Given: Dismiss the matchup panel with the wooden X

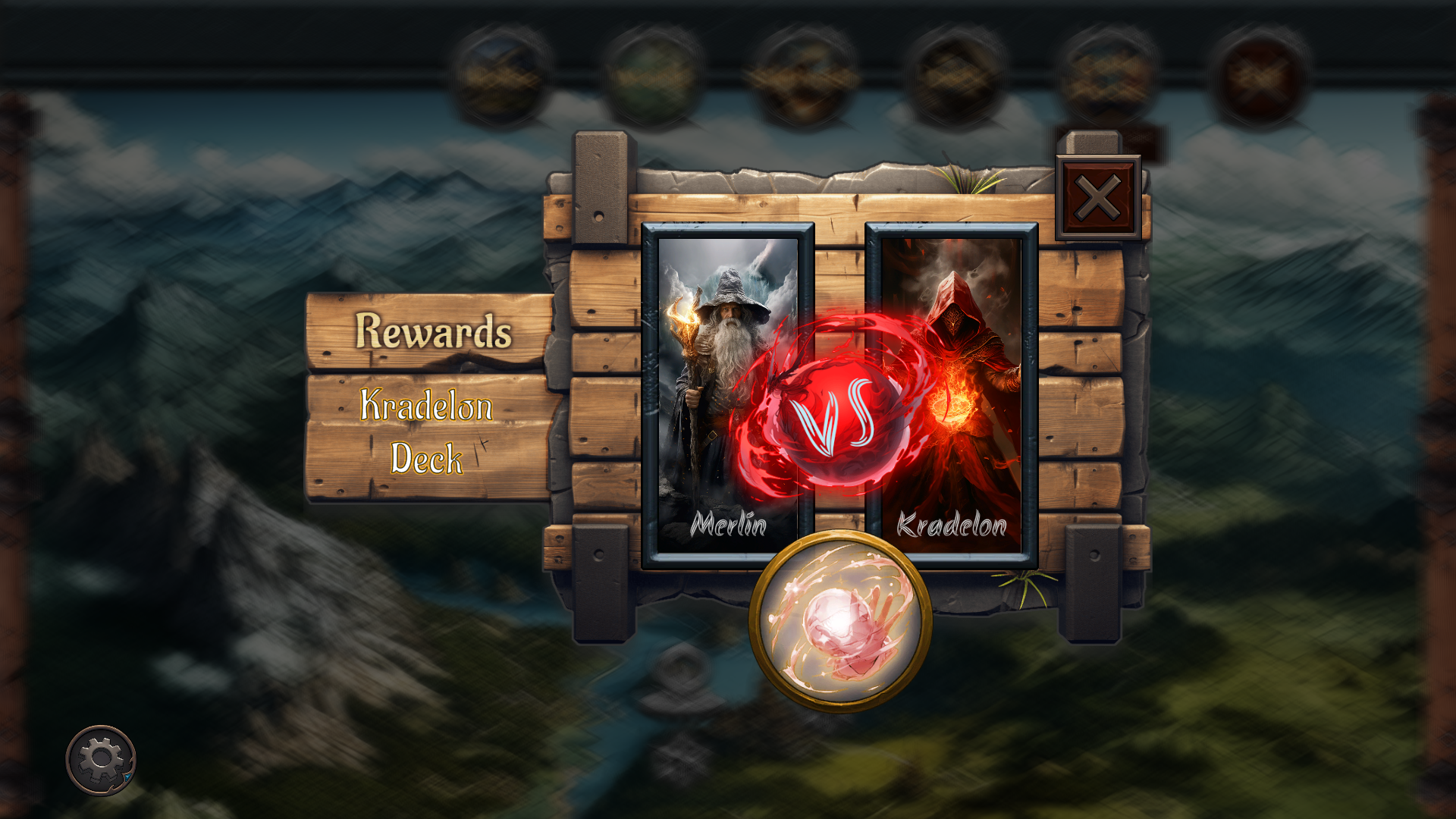Looking at the screenshot, I should coord(1098,196).
